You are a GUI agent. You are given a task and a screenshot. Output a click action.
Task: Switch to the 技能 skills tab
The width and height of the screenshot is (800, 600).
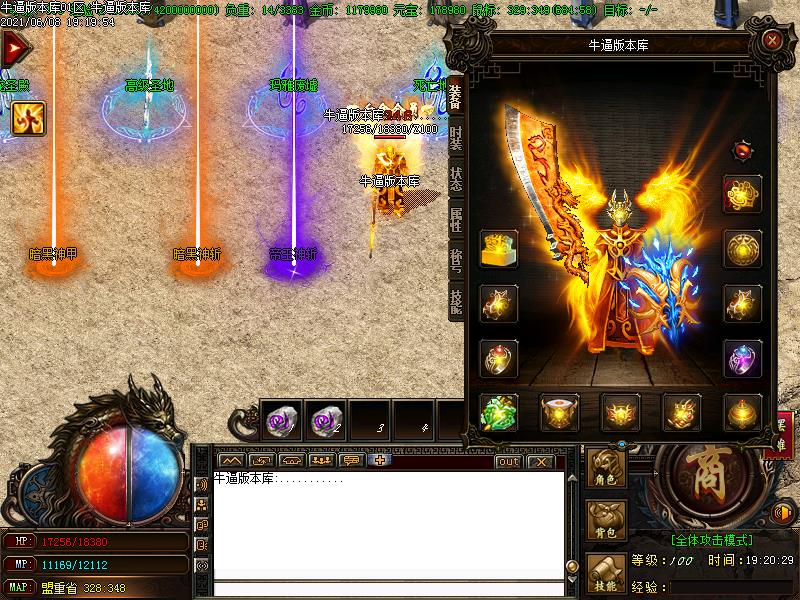point(456,301)
